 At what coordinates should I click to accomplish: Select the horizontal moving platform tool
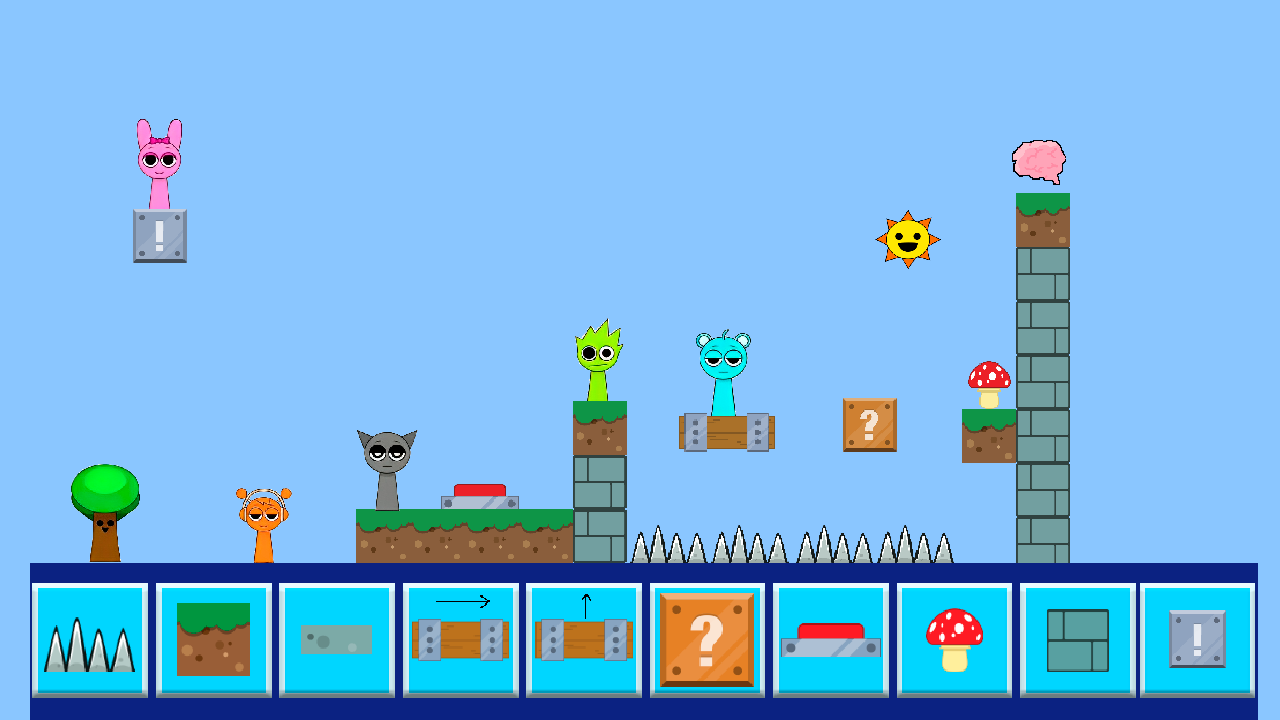[x=461, y=640]
